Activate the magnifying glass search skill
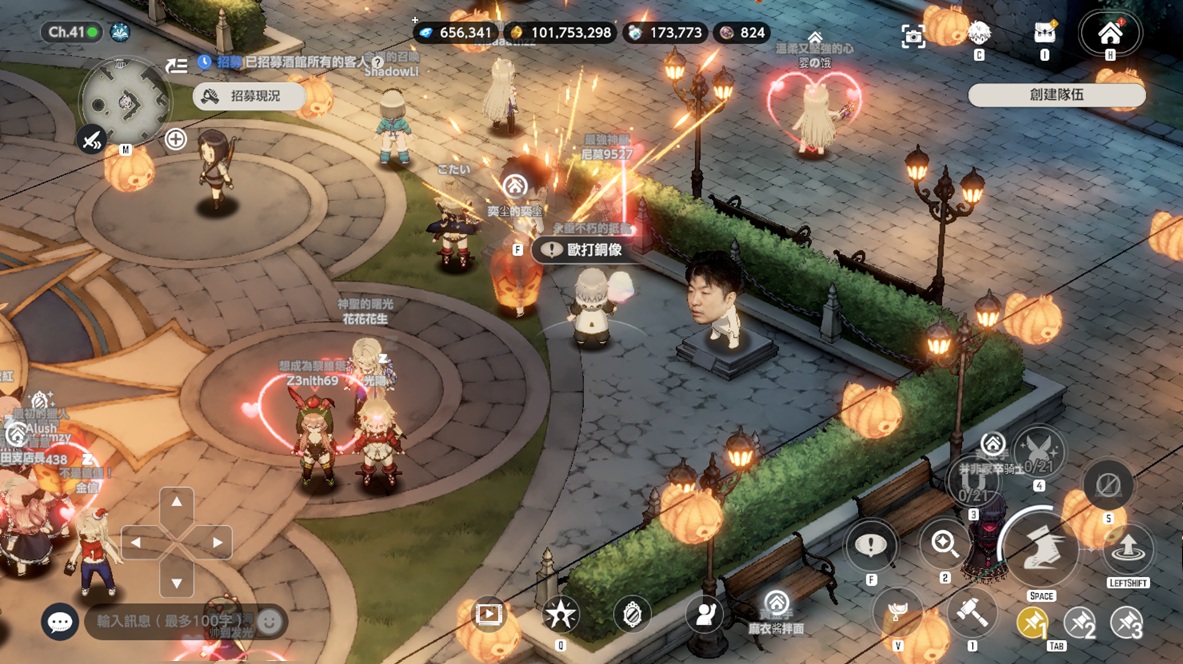Image resolution: width=1183 pixels, height=664 pixels. point(945,544)
